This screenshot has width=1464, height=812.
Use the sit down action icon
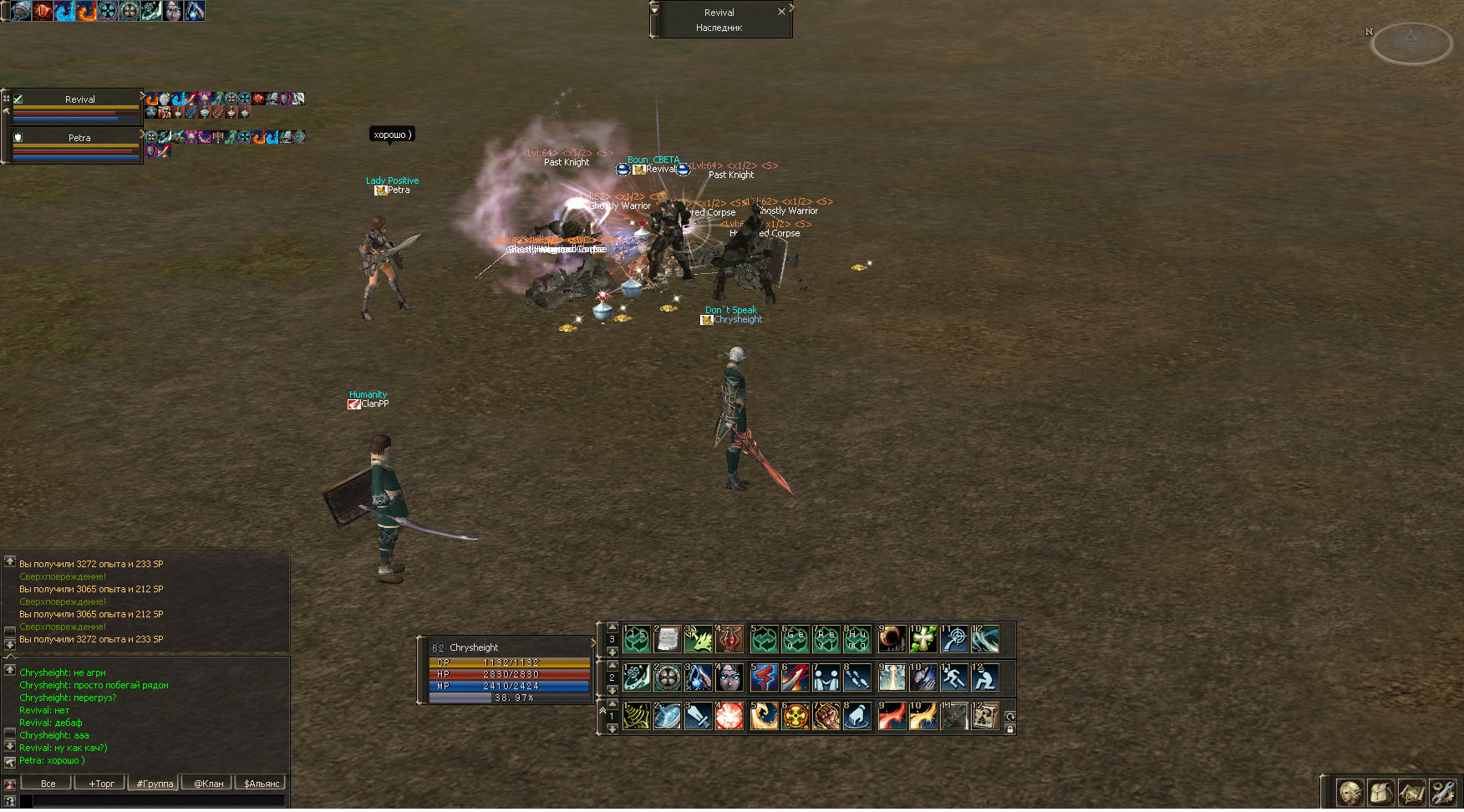tap(984, 678)
